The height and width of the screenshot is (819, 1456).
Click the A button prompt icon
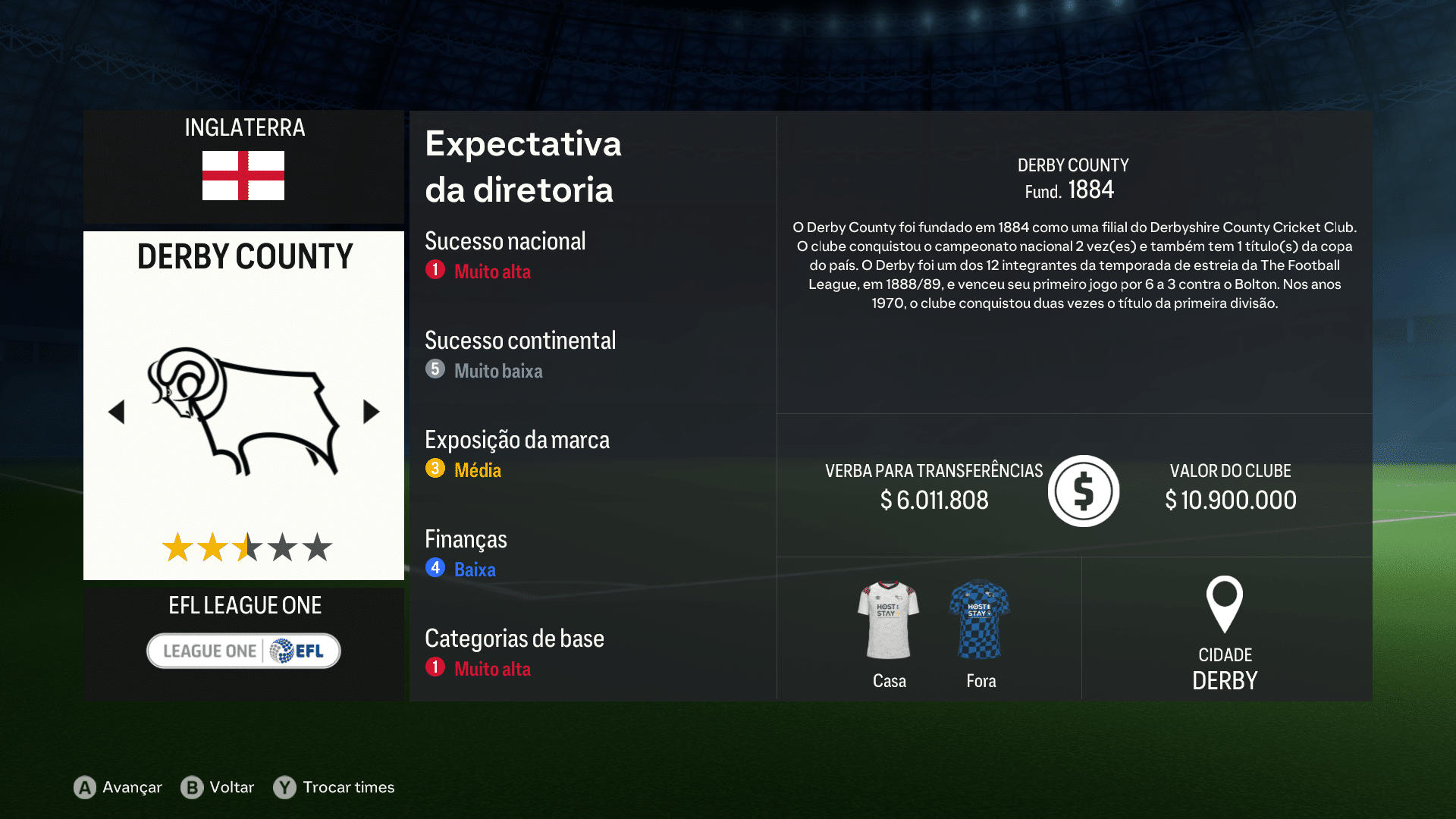83,788
